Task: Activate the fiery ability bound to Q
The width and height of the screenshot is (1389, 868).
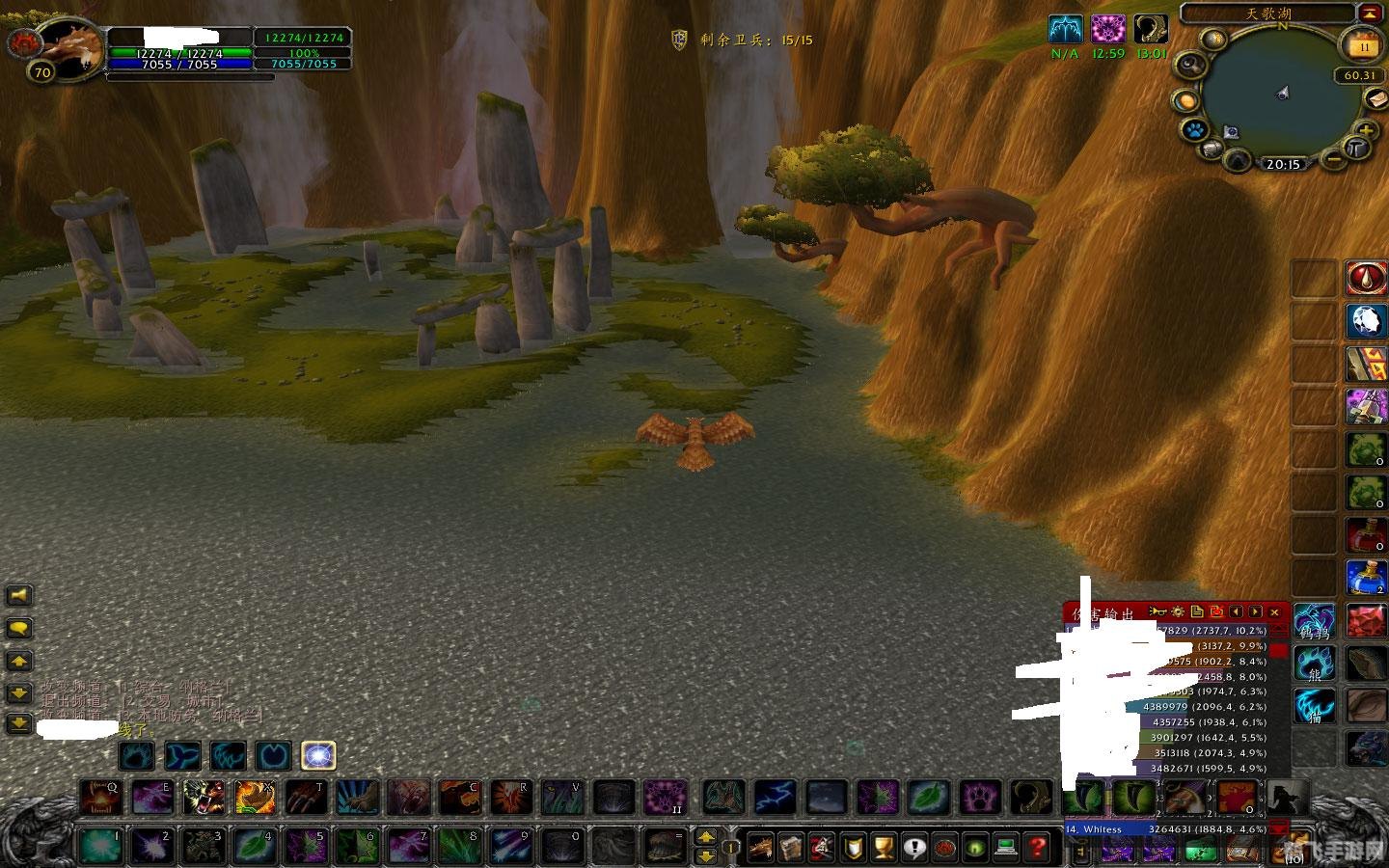Action: tap(100, 798)
